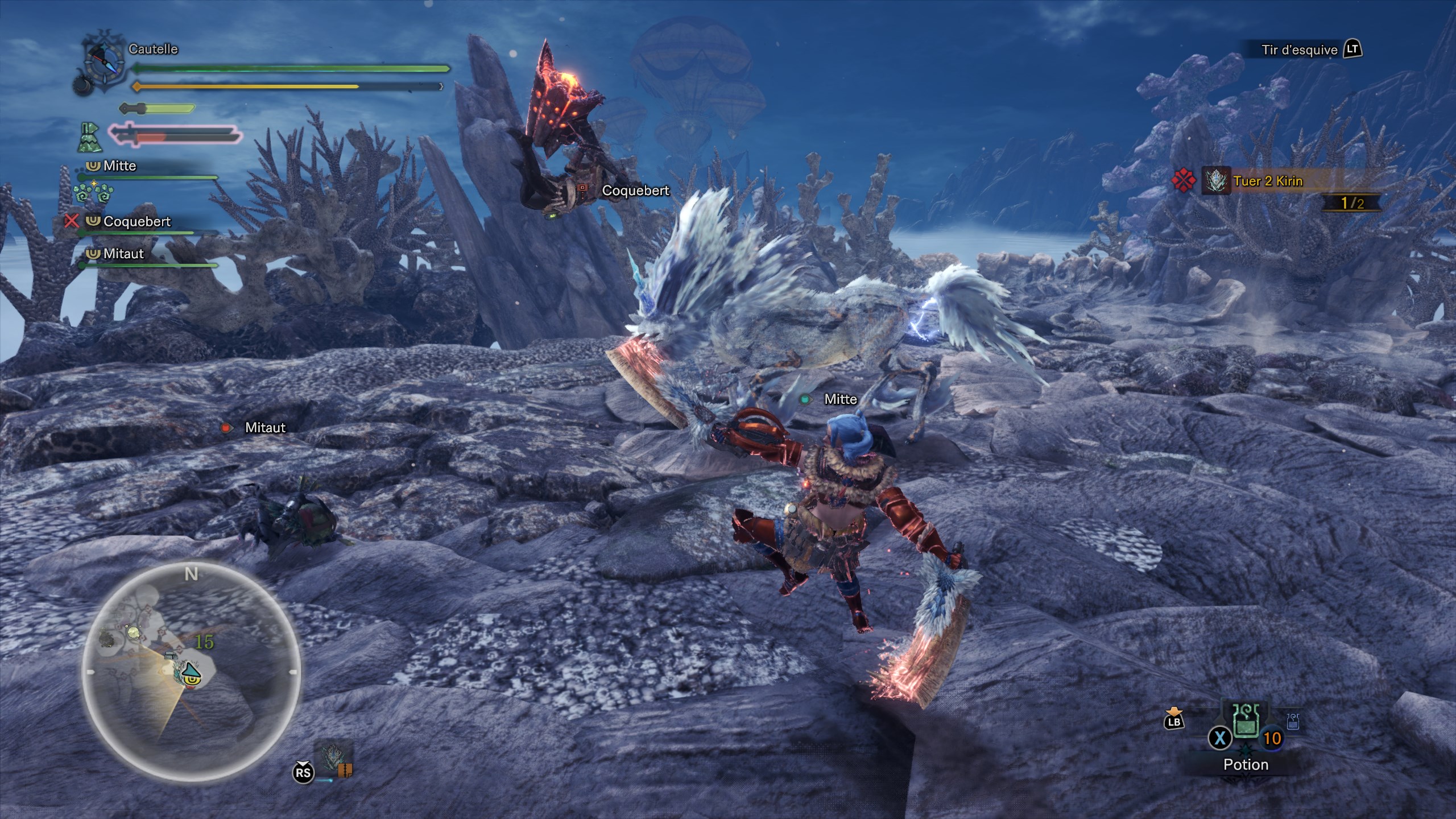Select the small item icon right of Potion

[x=1293, y=722]
